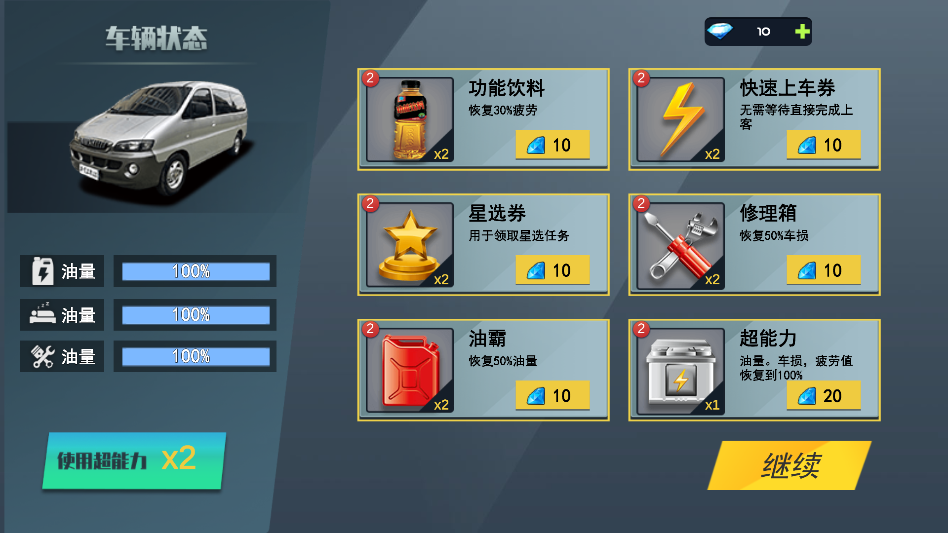Buy 修理箱 for 10 diamonds
The width and height of the screenshot is (948, 533).
823,270
